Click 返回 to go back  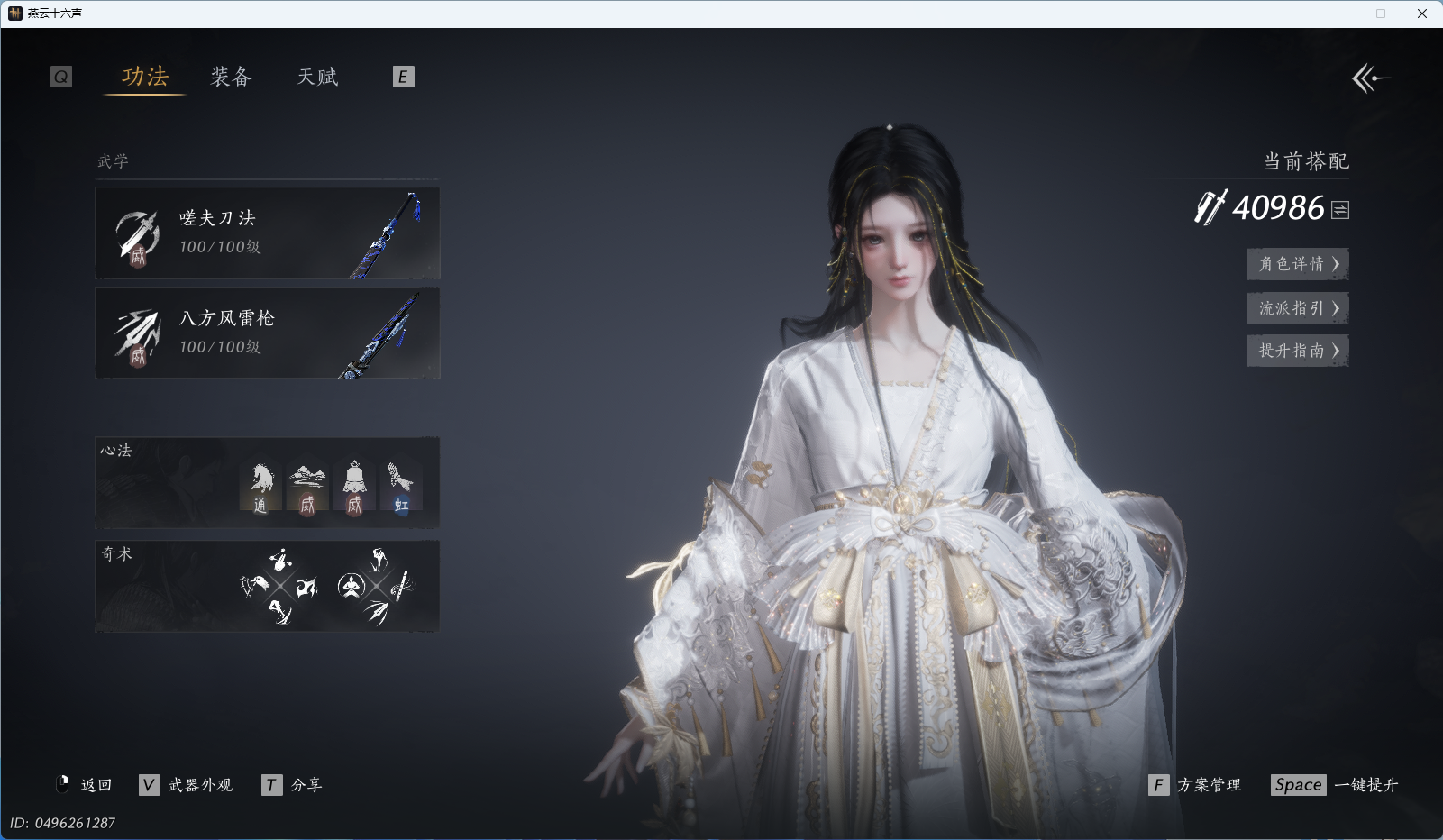(x=85, y=785)
